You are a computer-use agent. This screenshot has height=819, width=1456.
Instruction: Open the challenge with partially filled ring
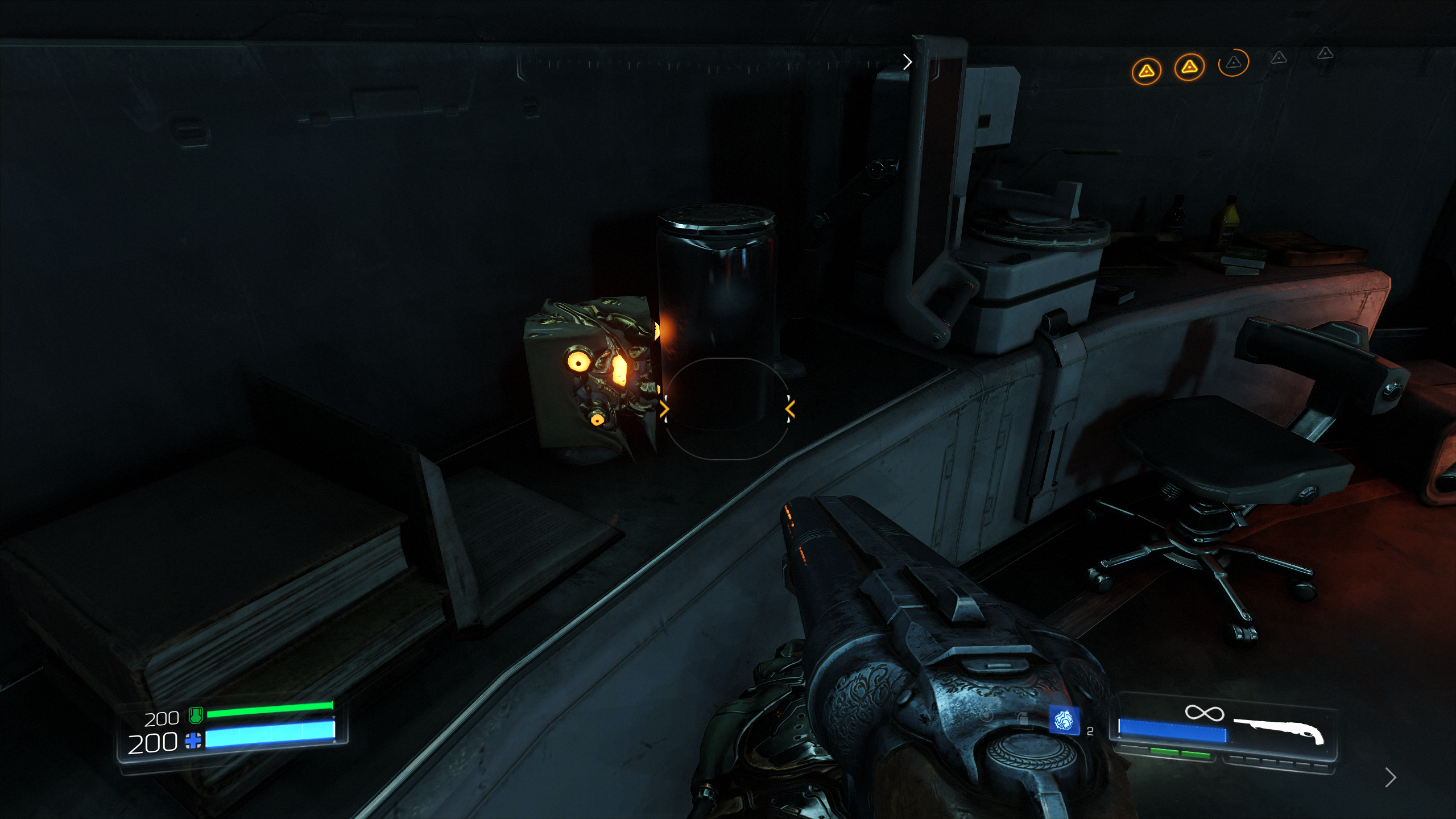(x=1233, y=63)
